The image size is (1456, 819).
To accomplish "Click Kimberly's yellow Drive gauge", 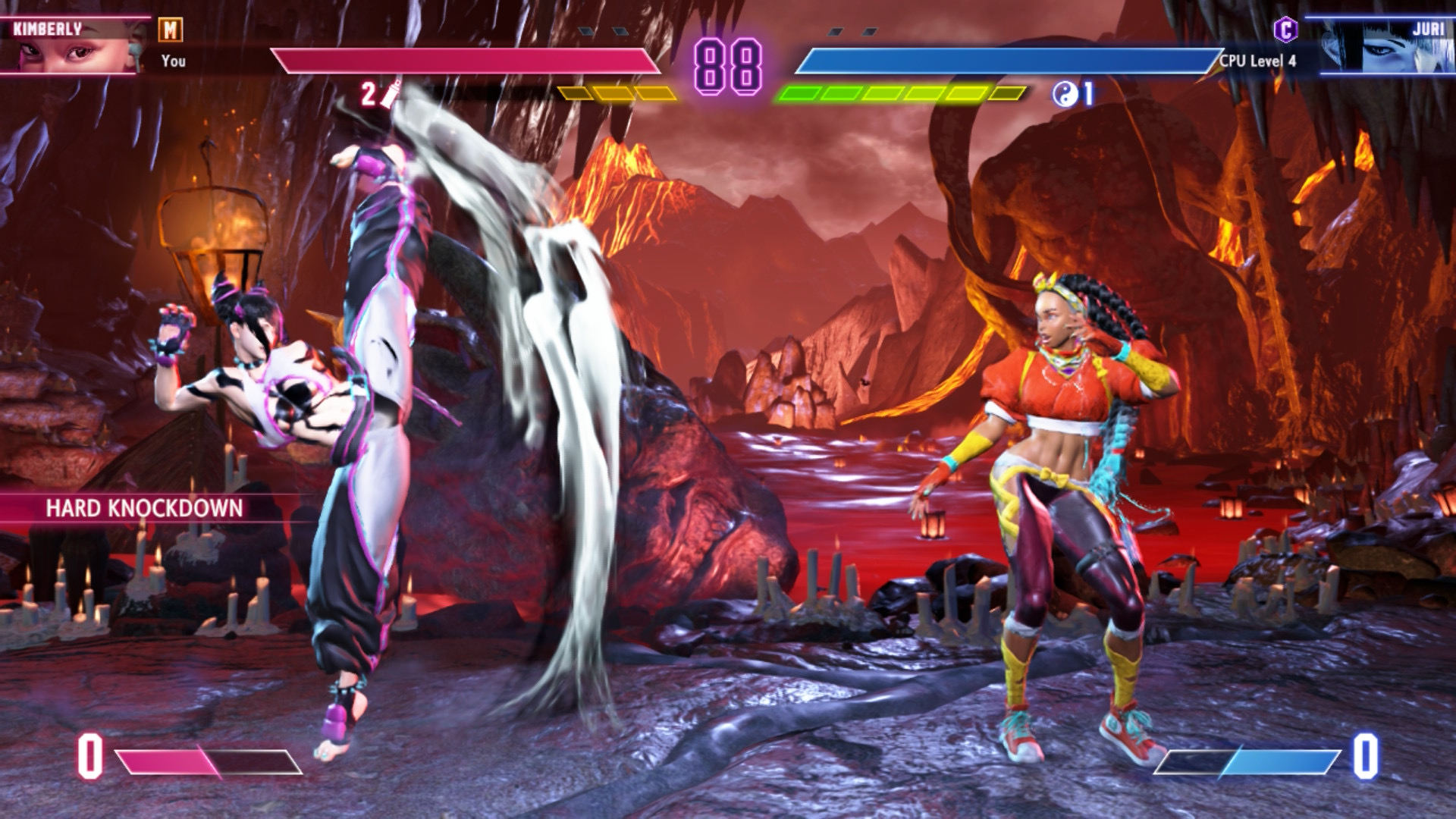I will (x=614, y=92).
